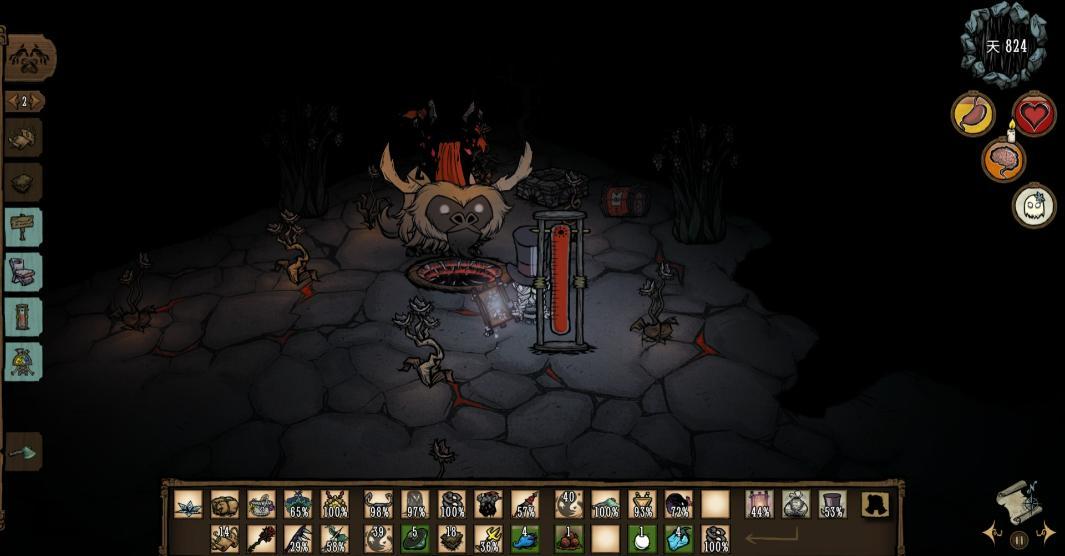Screen dimensions: 1065x556
Task: Choose the item showing 29% durability
Action: (298, 538)
